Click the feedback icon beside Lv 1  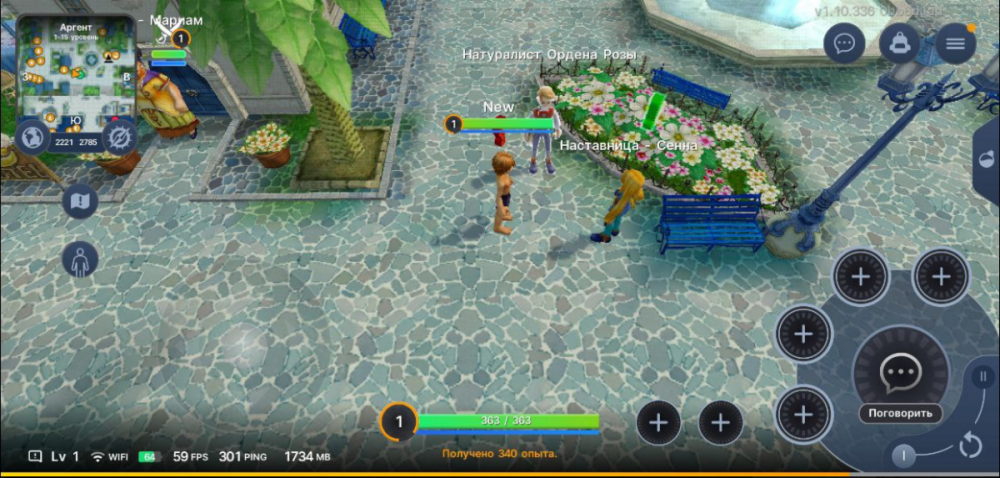(35, 456)
